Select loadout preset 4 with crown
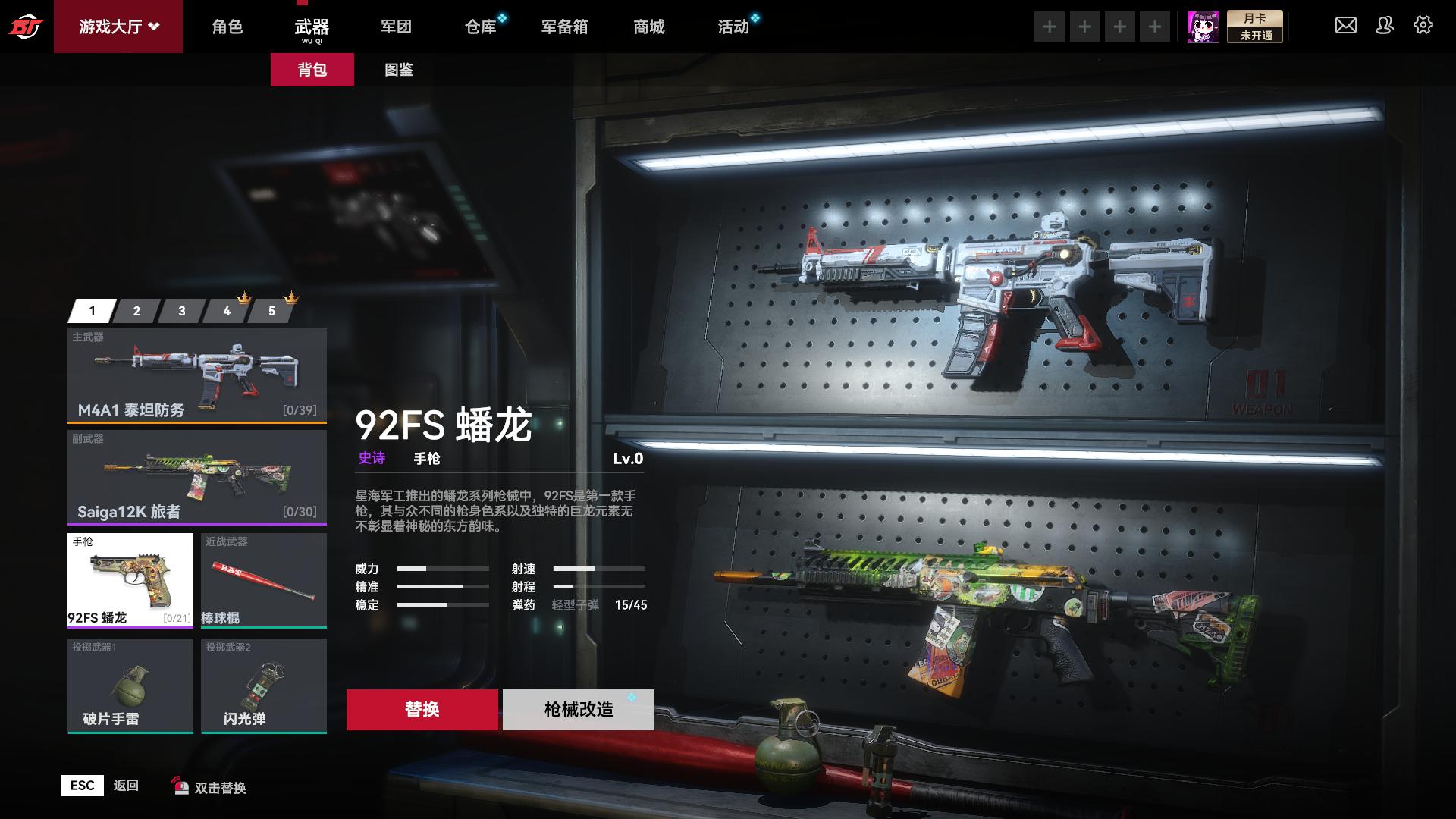The height and width of the screenshot is (819, 1456). pos(226,310)
